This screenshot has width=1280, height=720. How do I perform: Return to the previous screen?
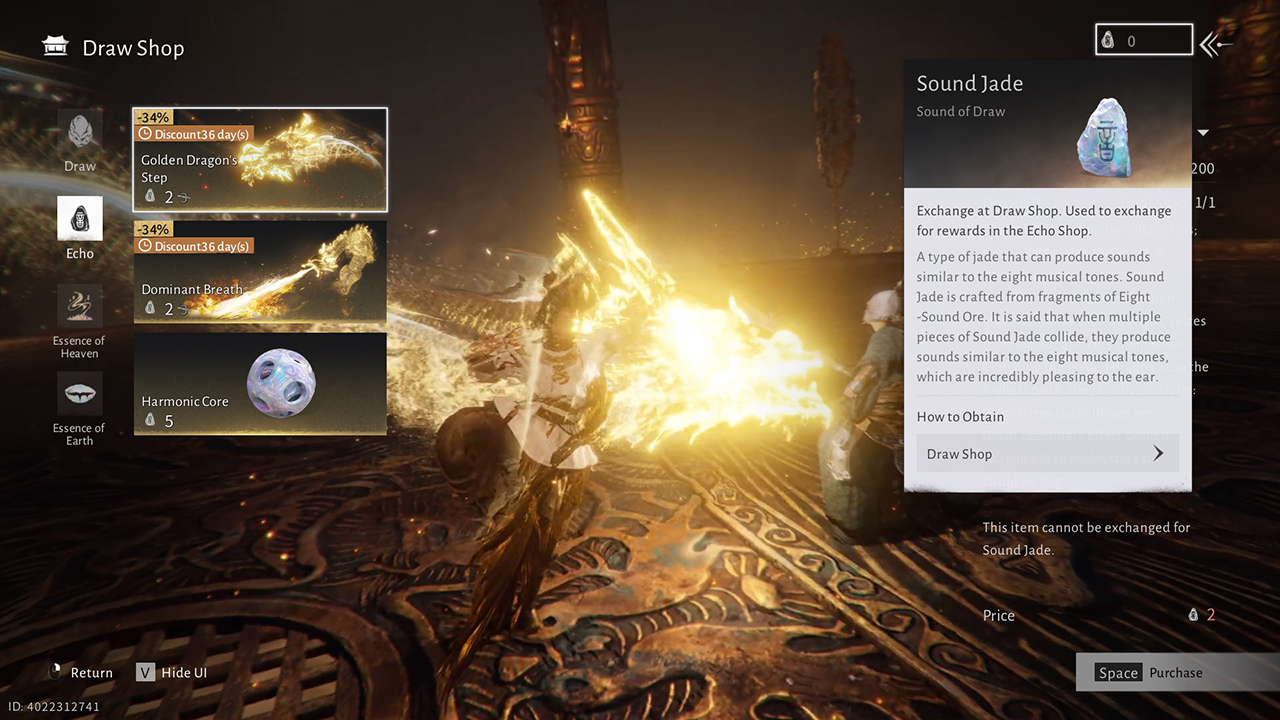(x=80, y=673)
